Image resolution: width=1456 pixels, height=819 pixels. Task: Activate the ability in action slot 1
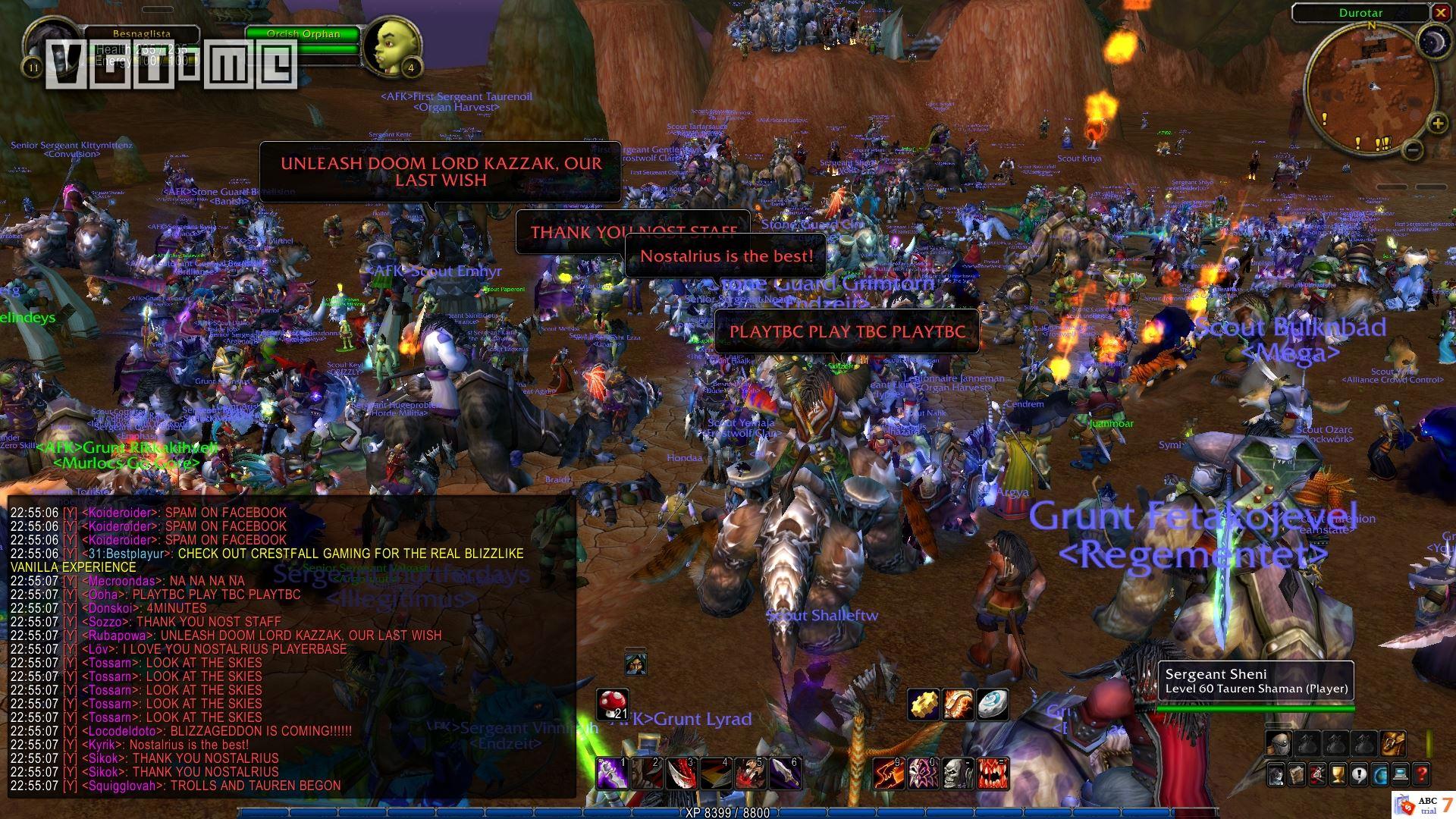pyautogui.click(x=612, y=773)
